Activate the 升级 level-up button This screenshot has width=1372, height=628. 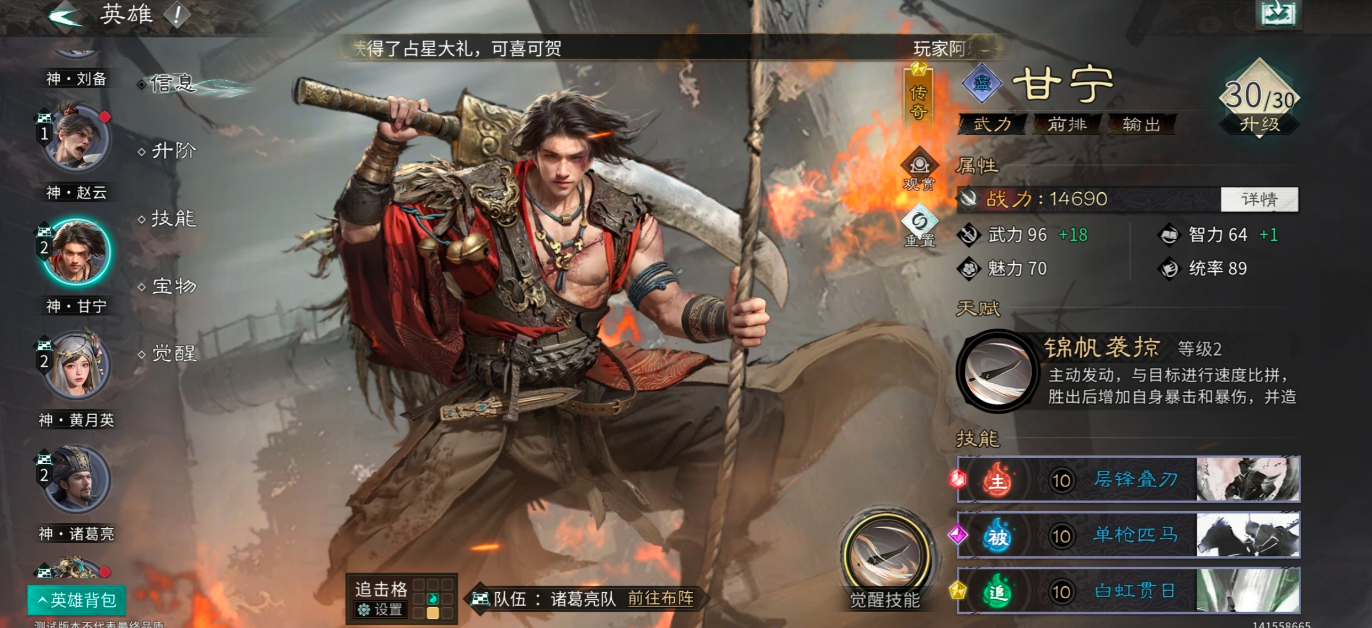[x=1259, y=125]
